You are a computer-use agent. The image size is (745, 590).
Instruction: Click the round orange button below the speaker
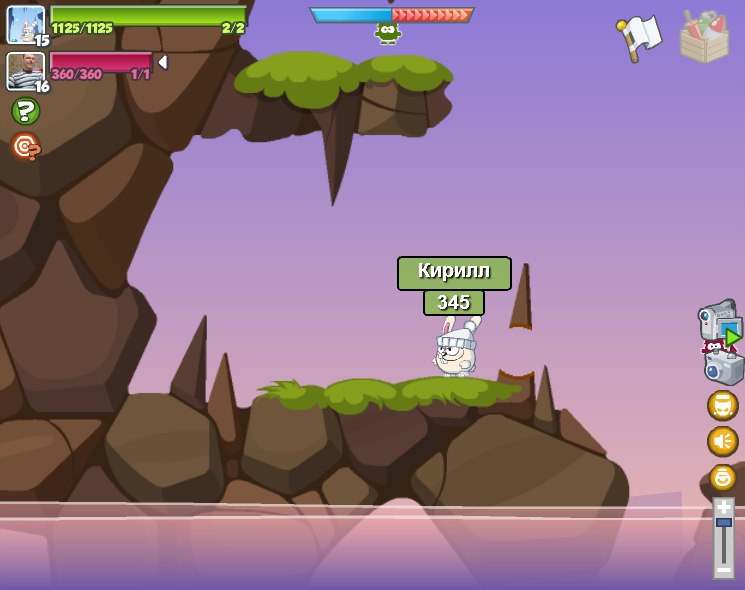(723, 477)
